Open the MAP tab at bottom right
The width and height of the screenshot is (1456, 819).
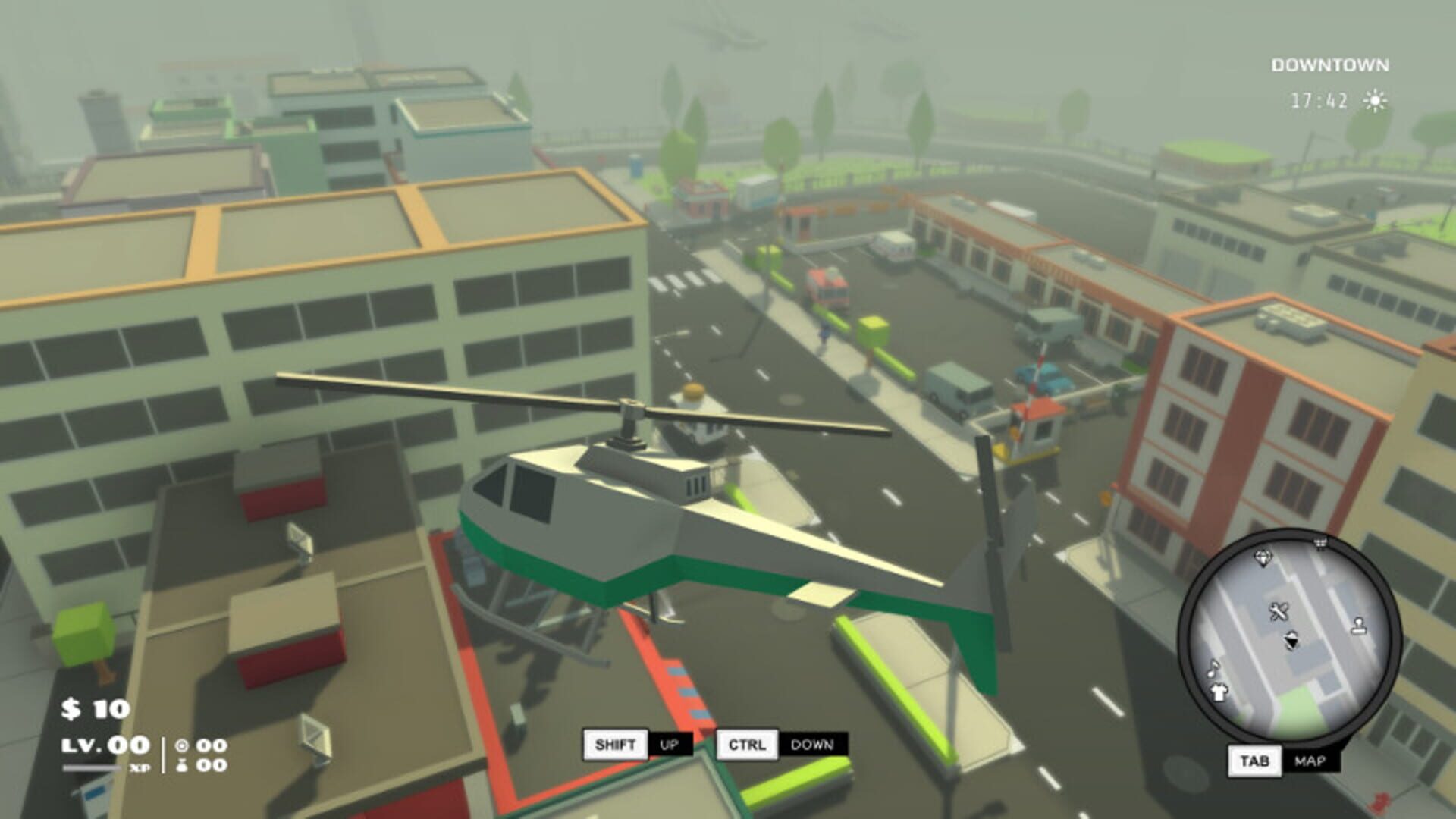tap(1310, 761)
